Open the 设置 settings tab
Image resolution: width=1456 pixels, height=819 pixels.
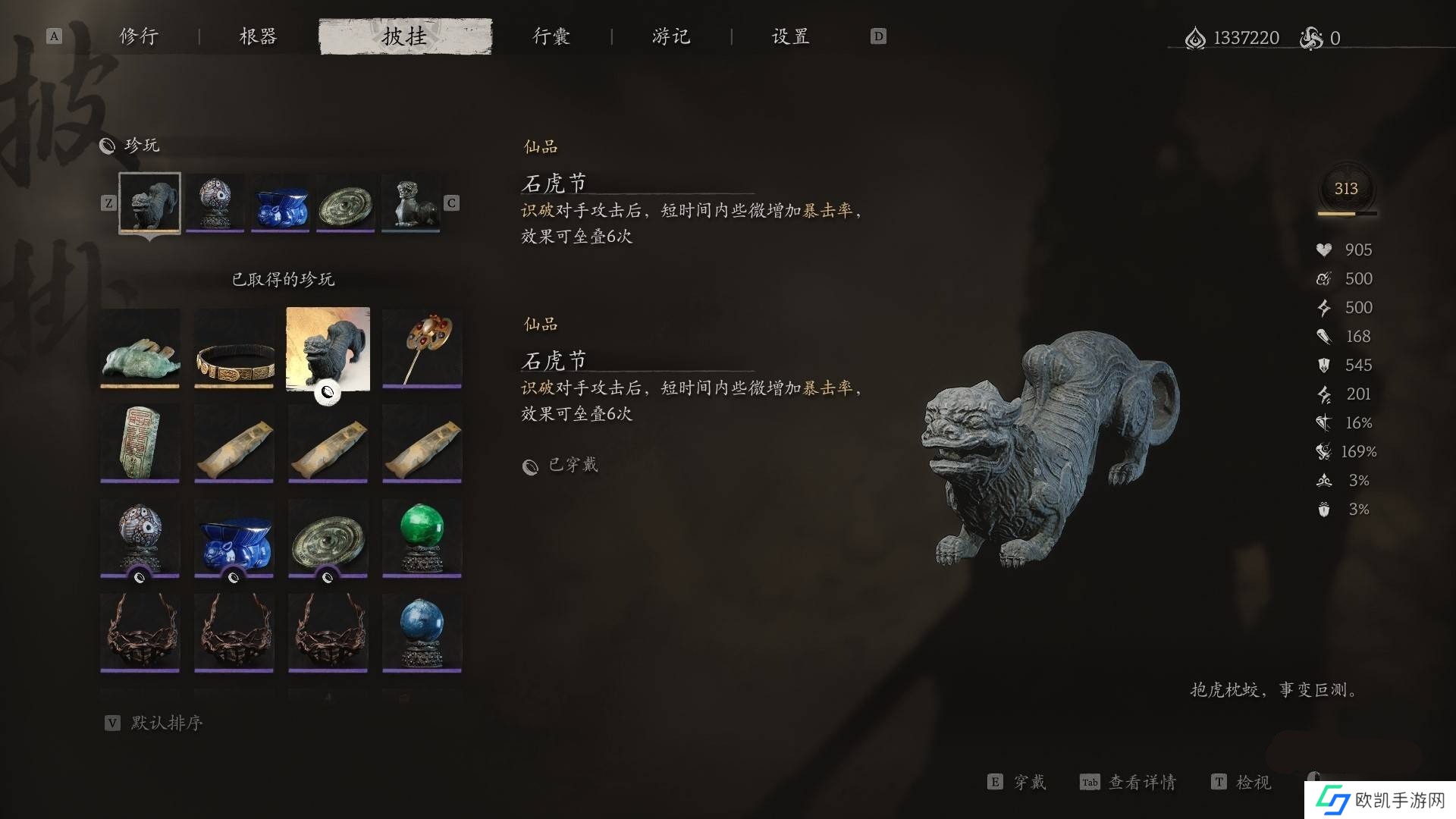[x=789, y=36]
